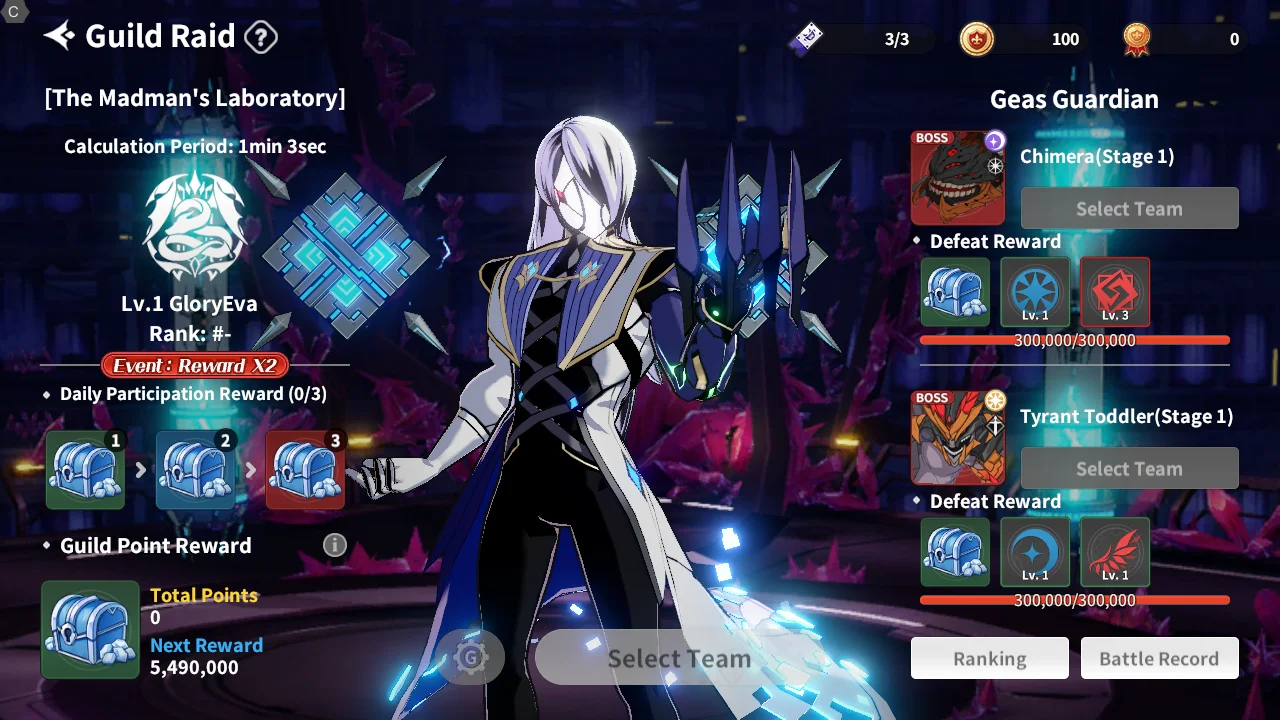The height and width of the screenshot is (720, 1280).
Task: Tap the purple raid ticket icon
Action: 807,39
